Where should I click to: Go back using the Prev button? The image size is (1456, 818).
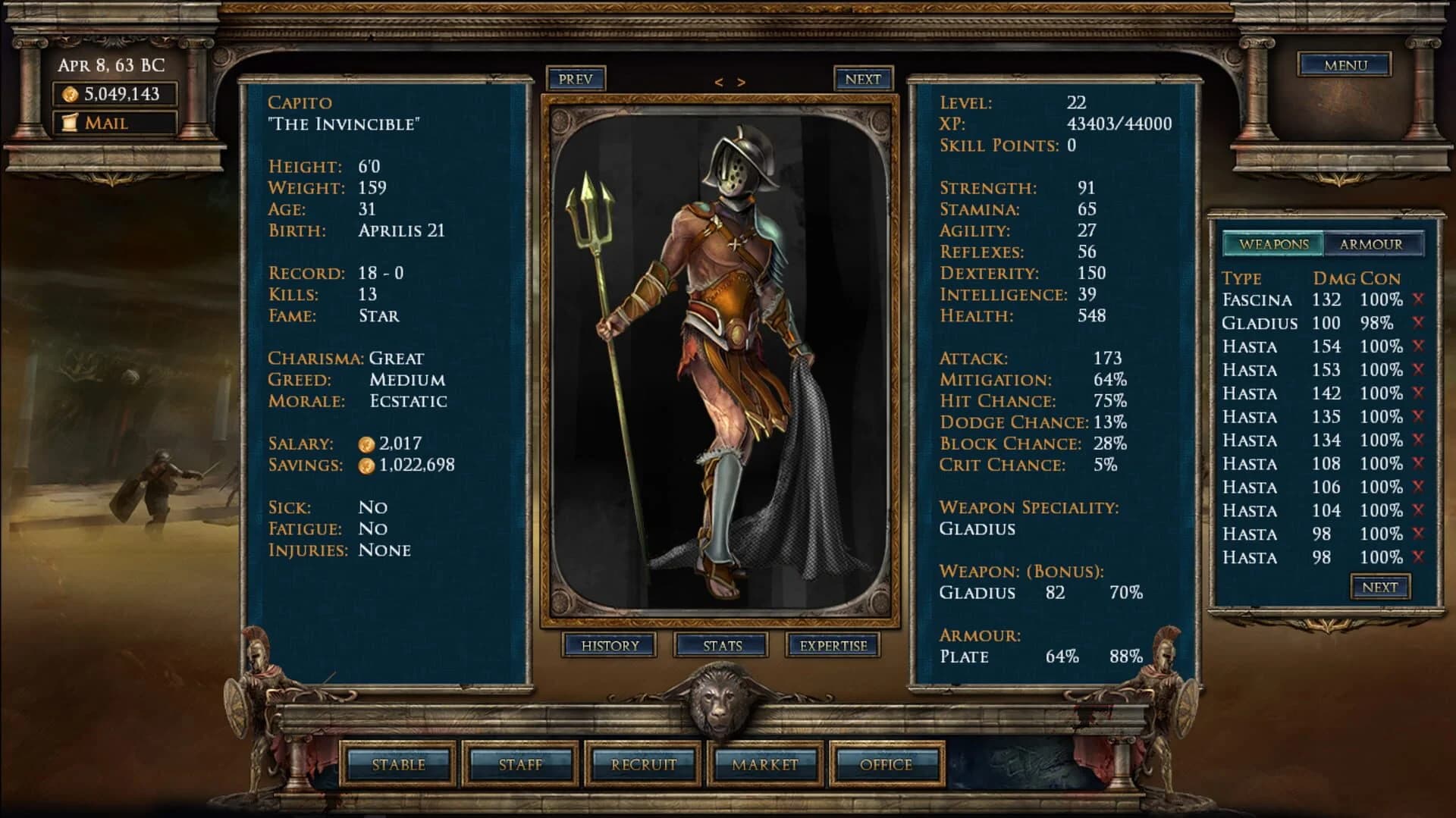click(575, 78)
